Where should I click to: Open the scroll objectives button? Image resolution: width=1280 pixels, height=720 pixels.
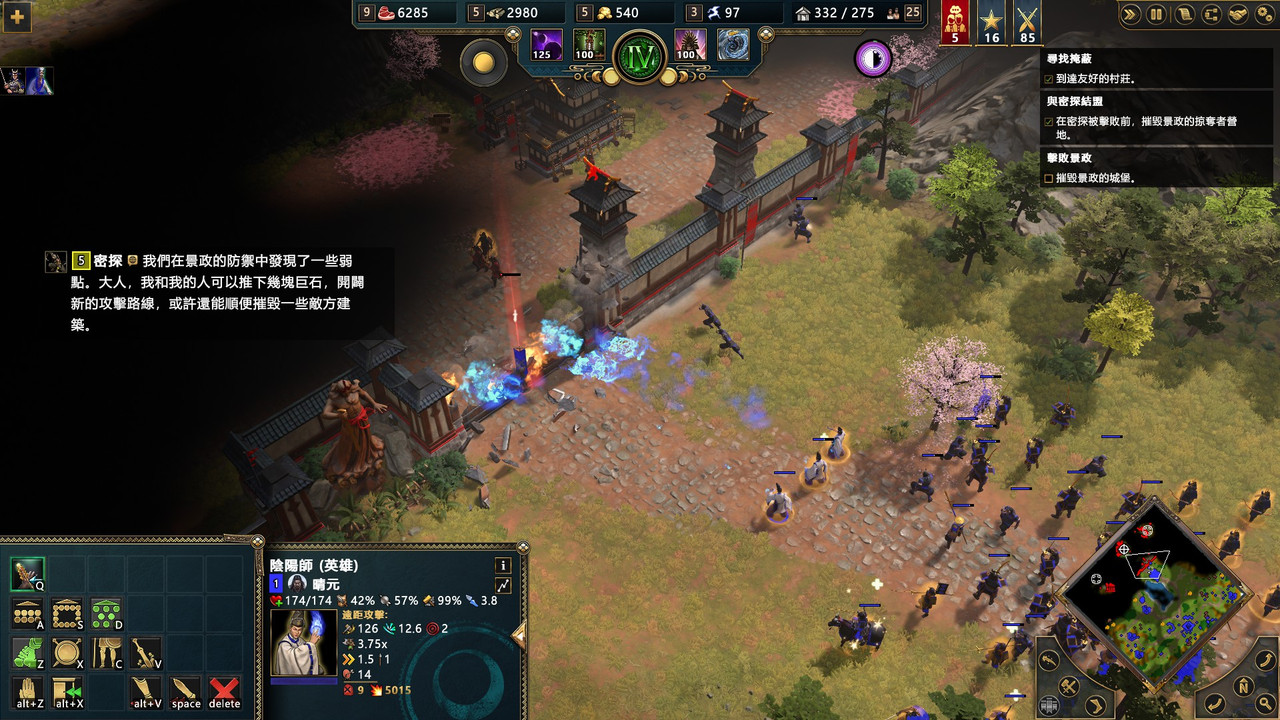(x=1183, y=14)
